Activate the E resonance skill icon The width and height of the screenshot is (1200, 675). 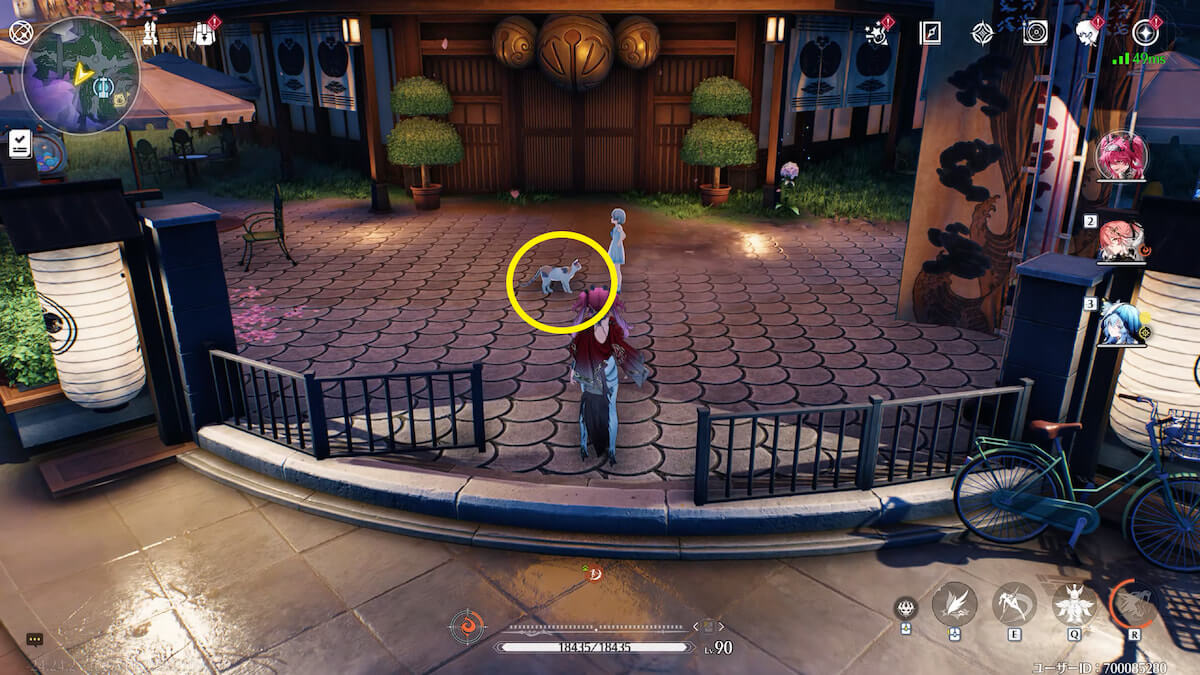pos(1014,603)
